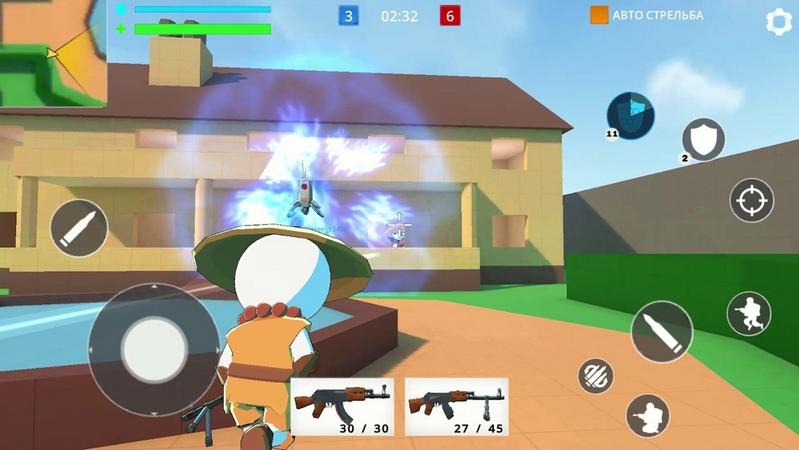
Task: Tap the crosshair aim button
Action: (751, 200)
